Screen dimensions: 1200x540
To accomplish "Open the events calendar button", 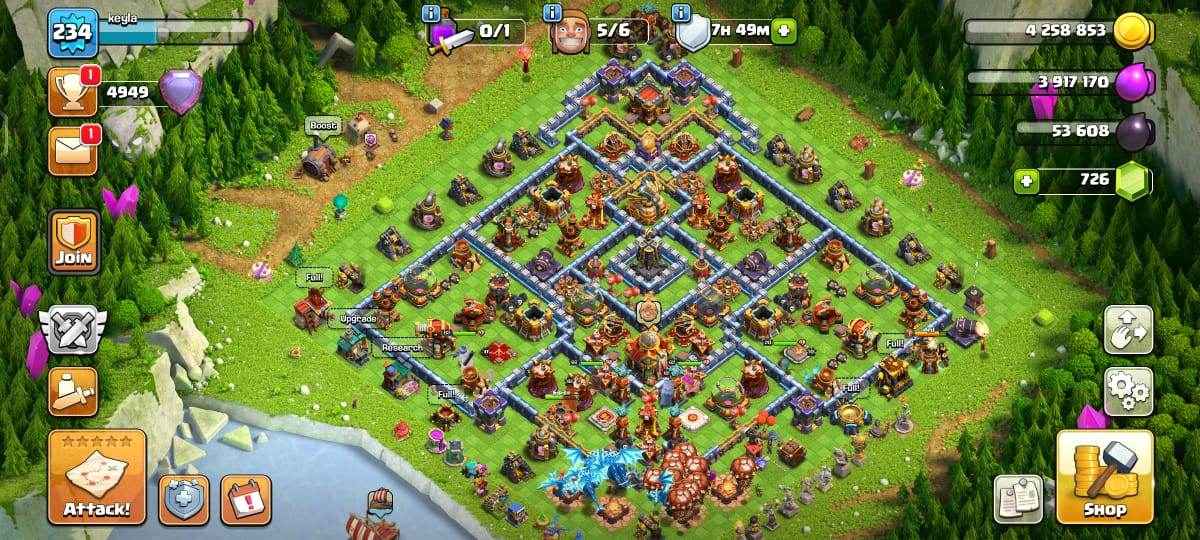I will pos(245,499).
